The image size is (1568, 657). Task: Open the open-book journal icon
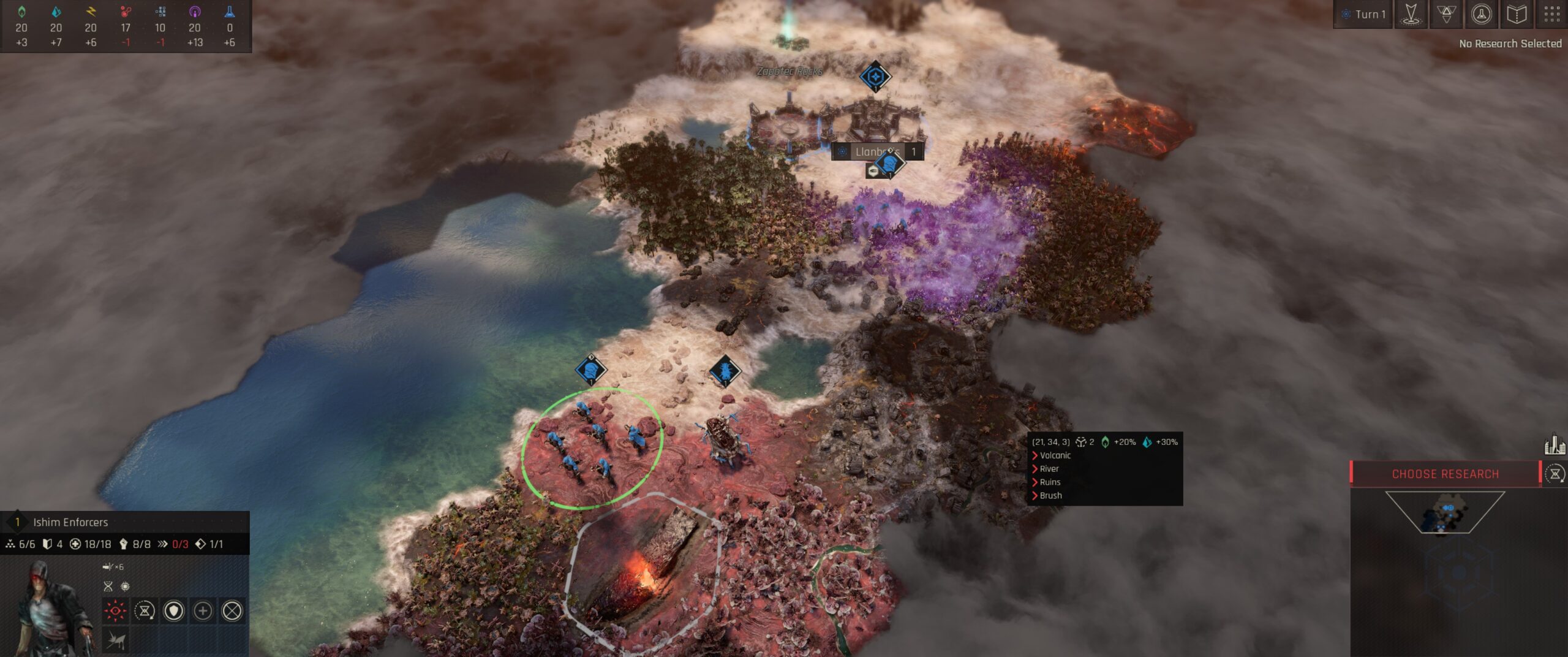[x=1516, y=14]
